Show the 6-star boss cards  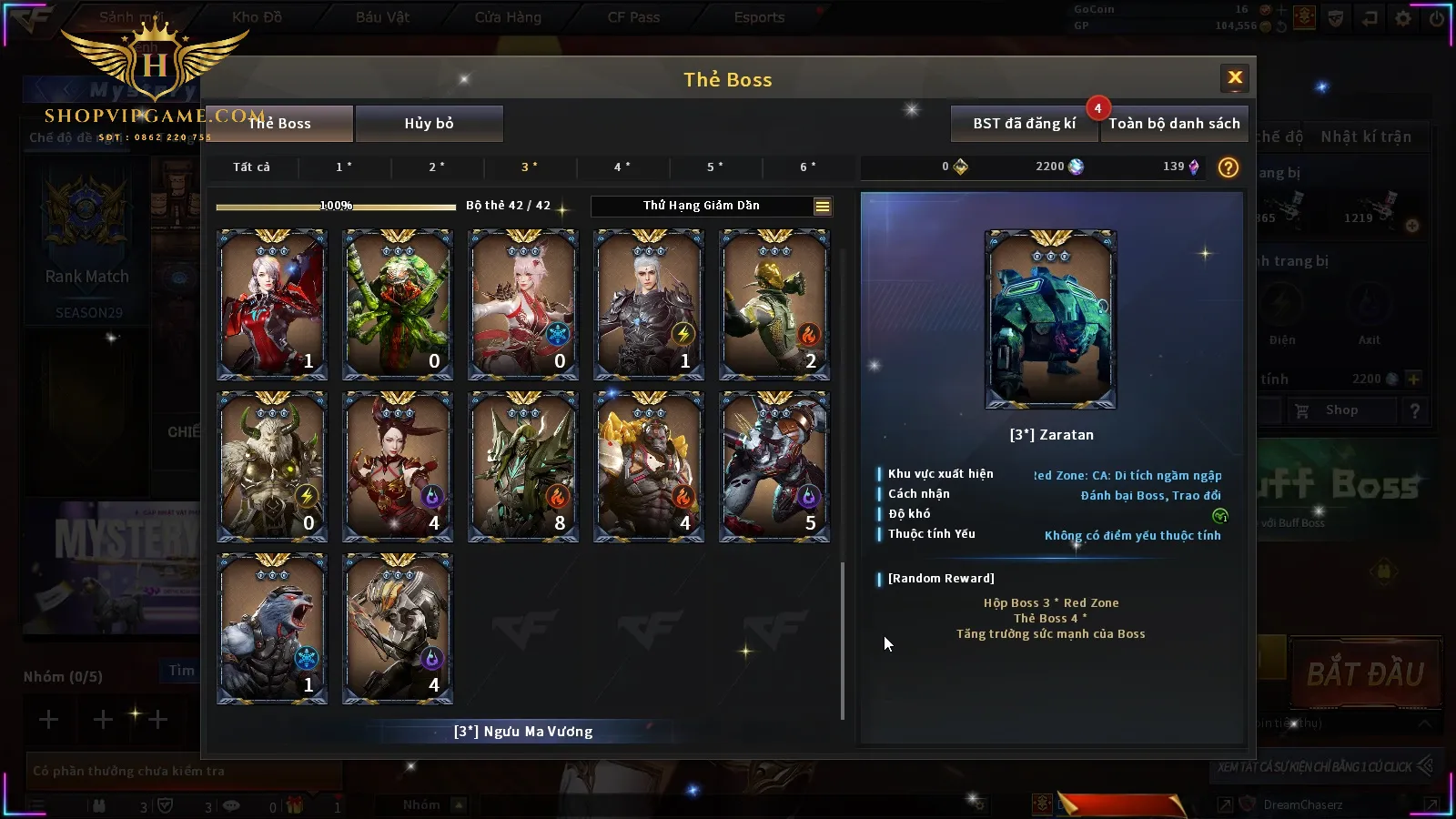pos(808,167)
